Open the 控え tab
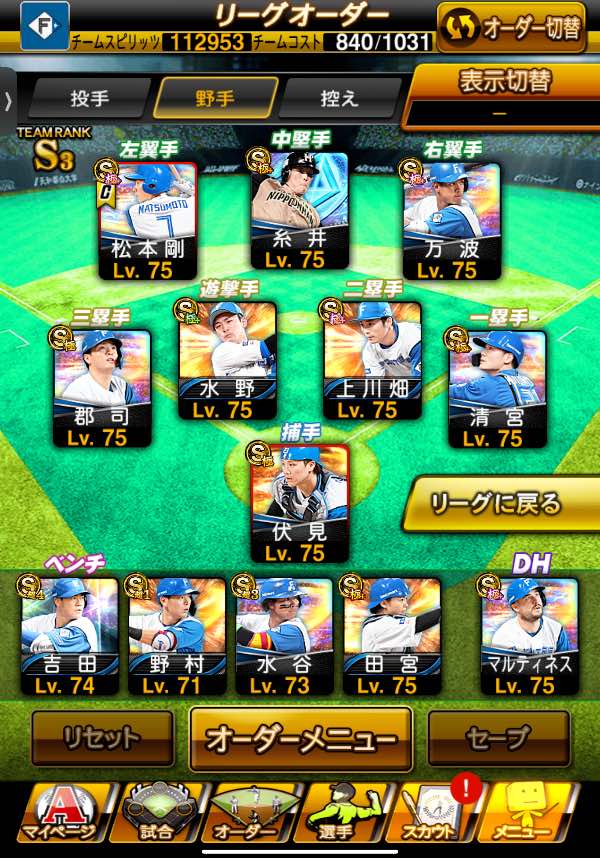600x858 pixels. [339, 98]
